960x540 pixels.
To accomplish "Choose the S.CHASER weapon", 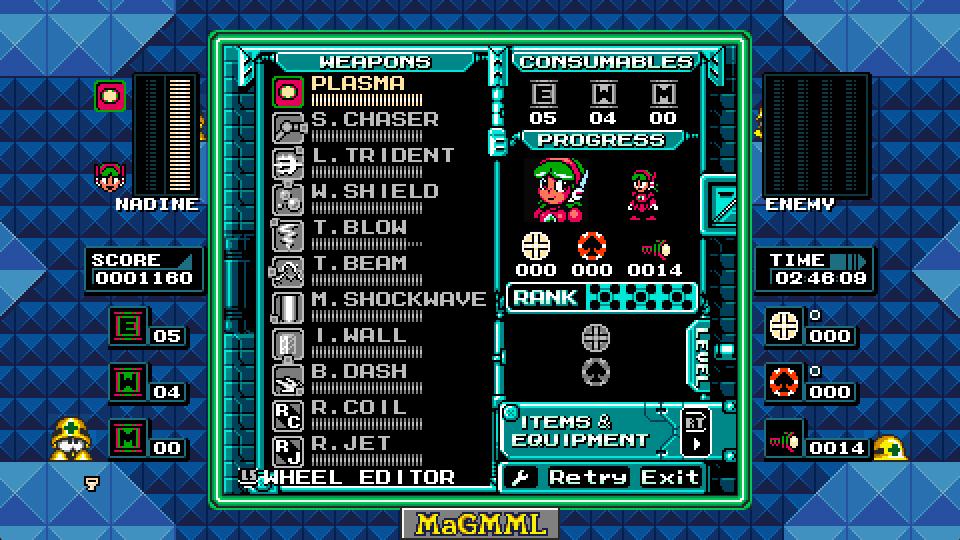I will click(x=374, y=120).
